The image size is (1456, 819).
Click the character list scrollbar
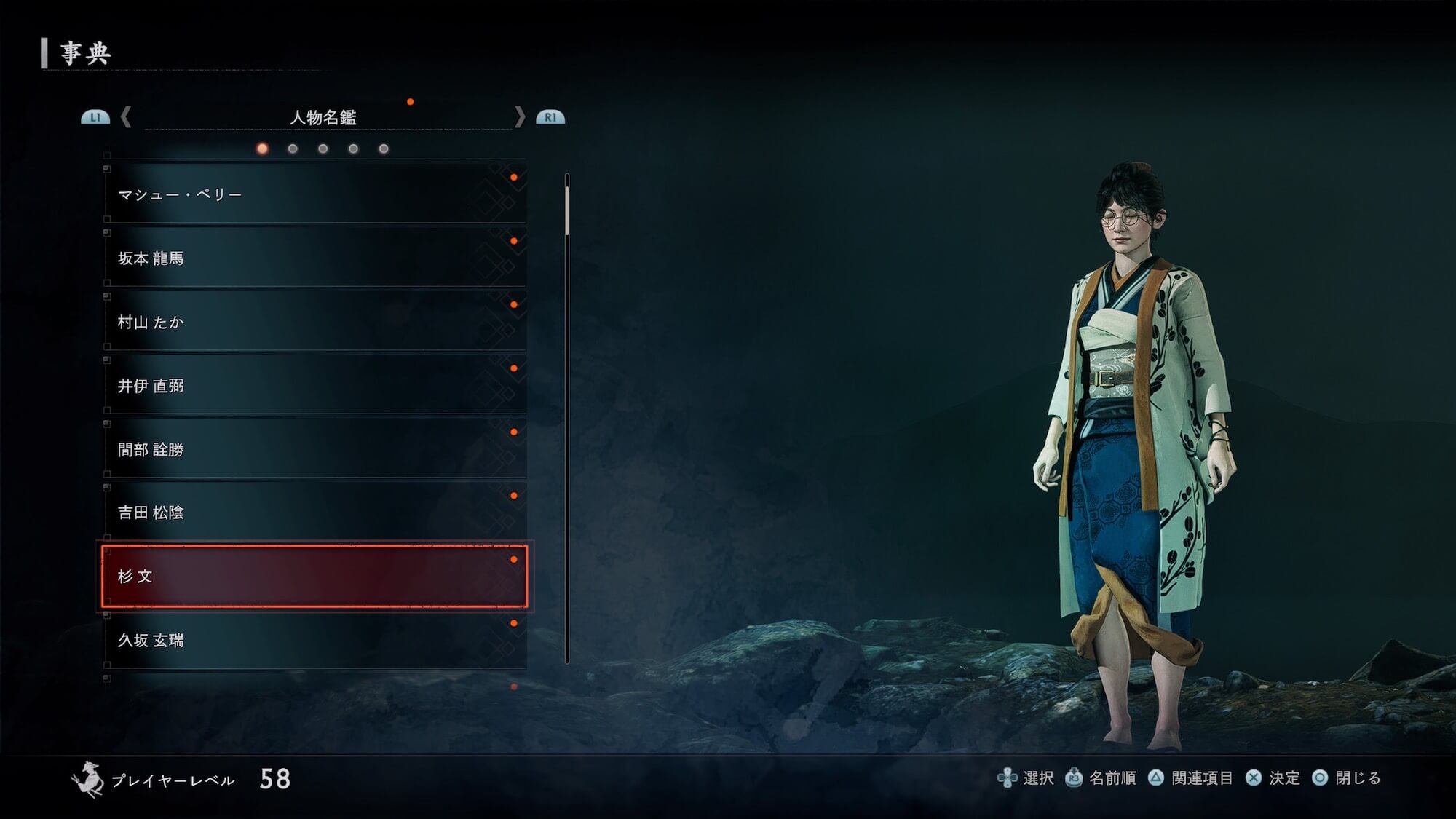[x=567, y=419]
